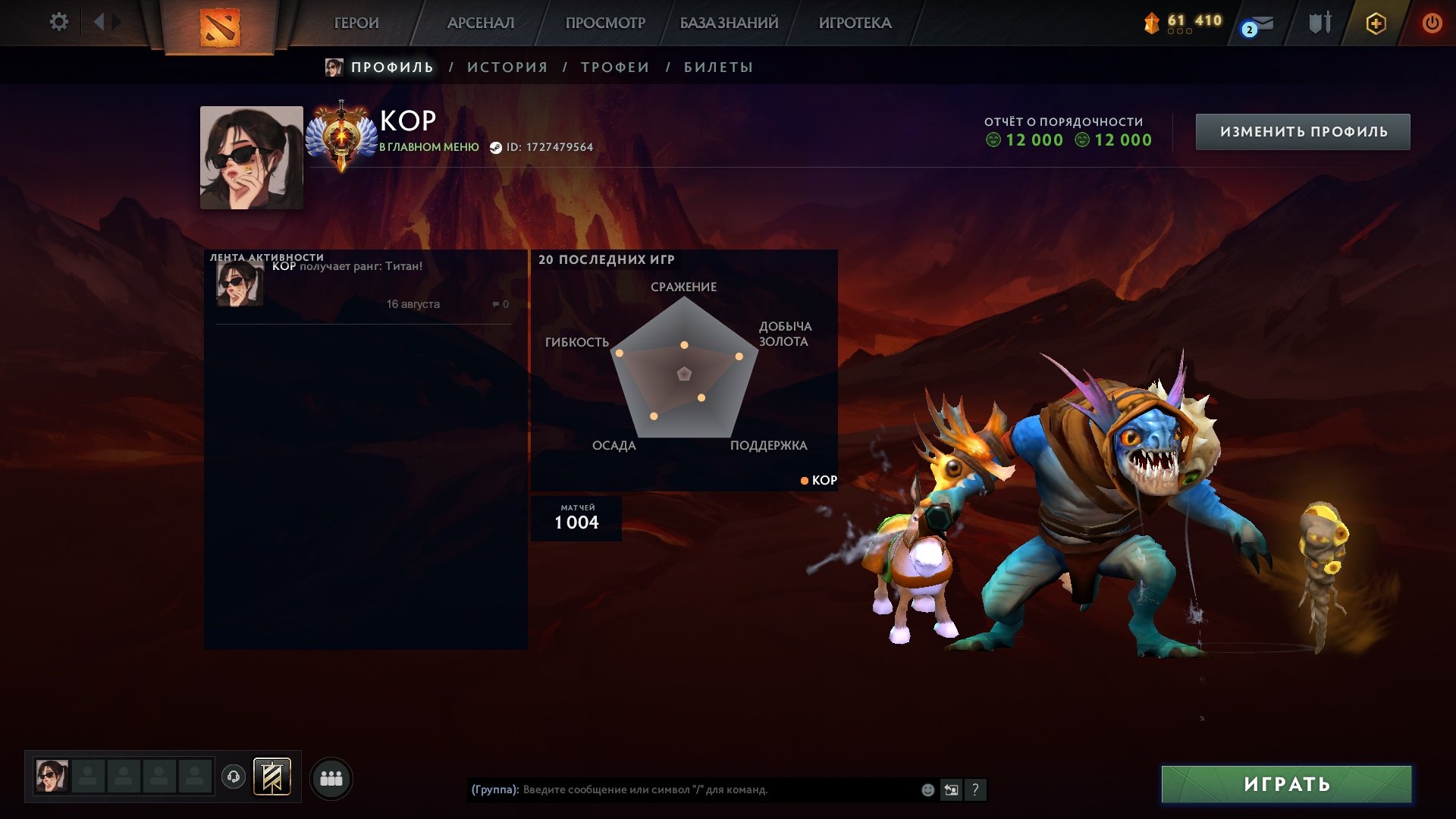
Task: Open the voice chat headset icon
Action: pyautogui.click(x=235, y=777)
